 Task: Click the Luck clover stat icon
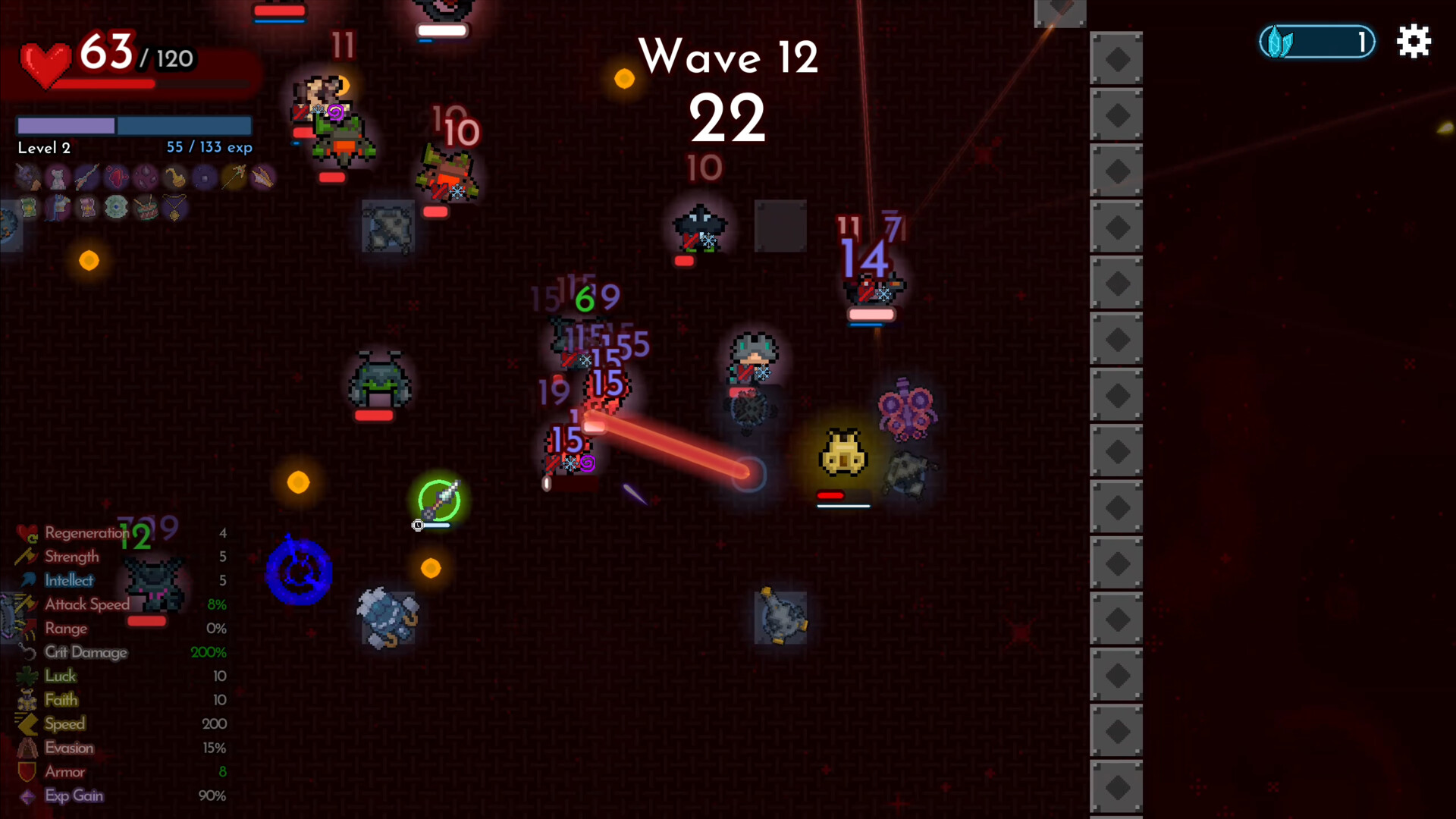(x=27, y=676)
